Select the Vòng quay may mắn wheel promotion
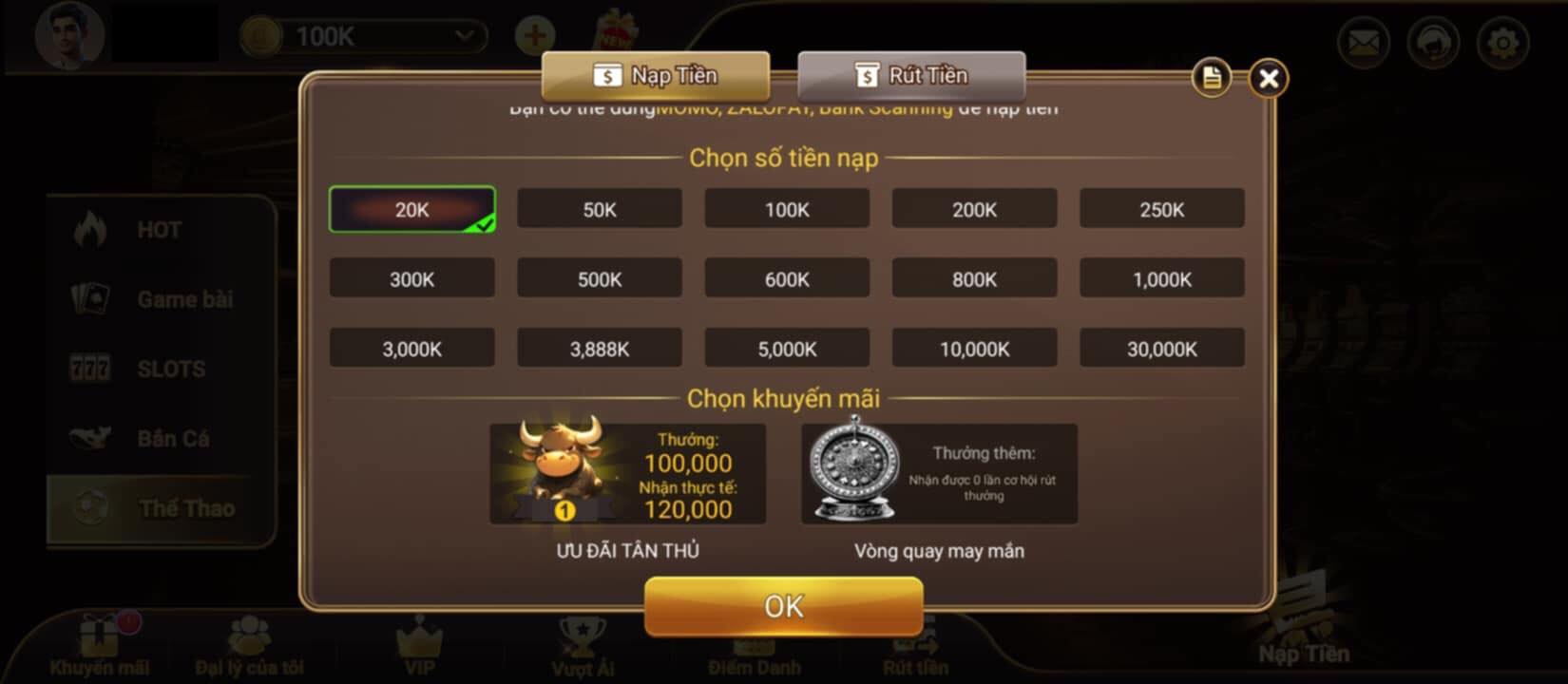1568x684 pixels. pos(939,473)
